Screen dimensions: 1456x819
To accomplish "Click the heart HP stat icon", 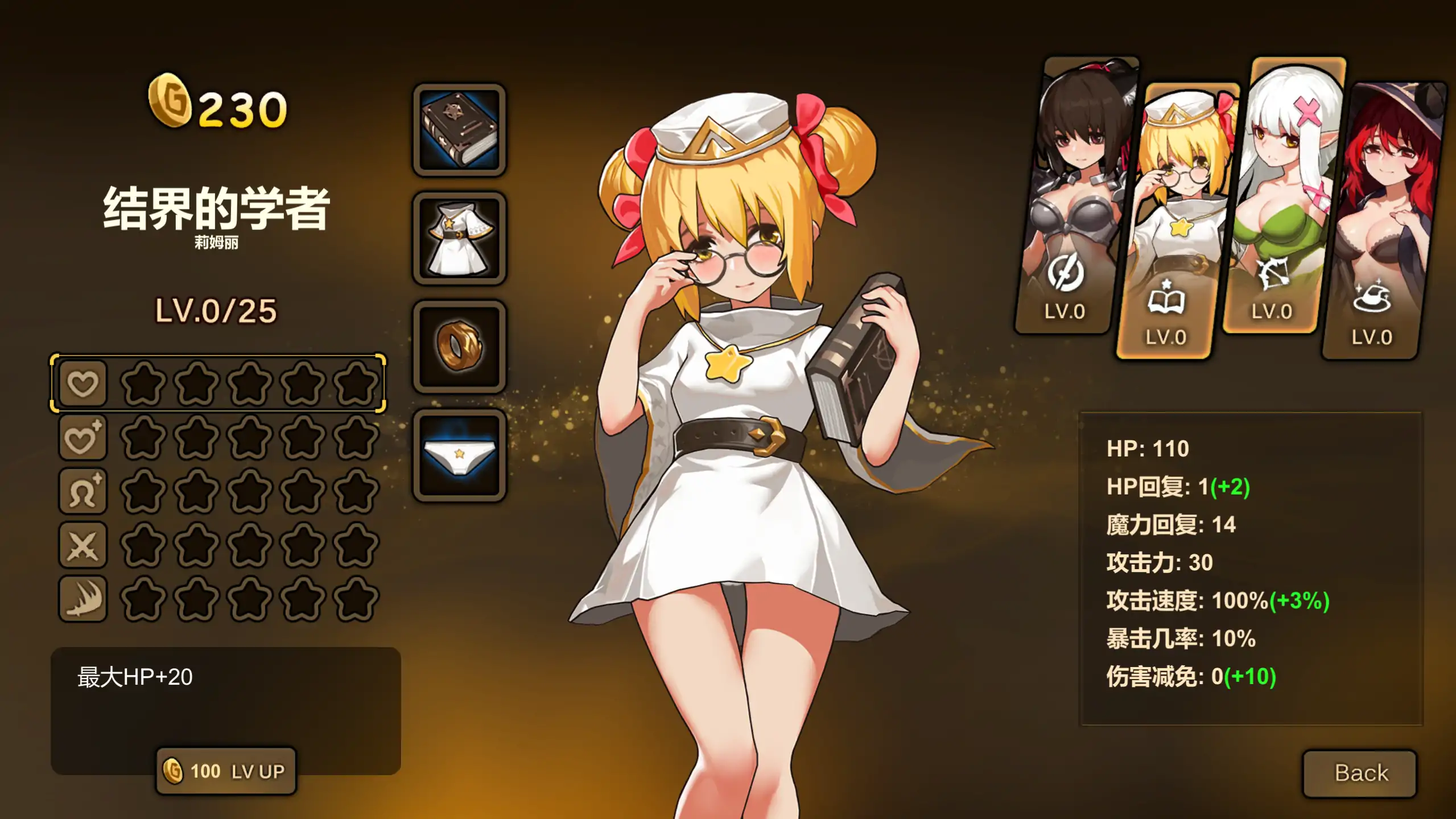I will tap(83, 383).
